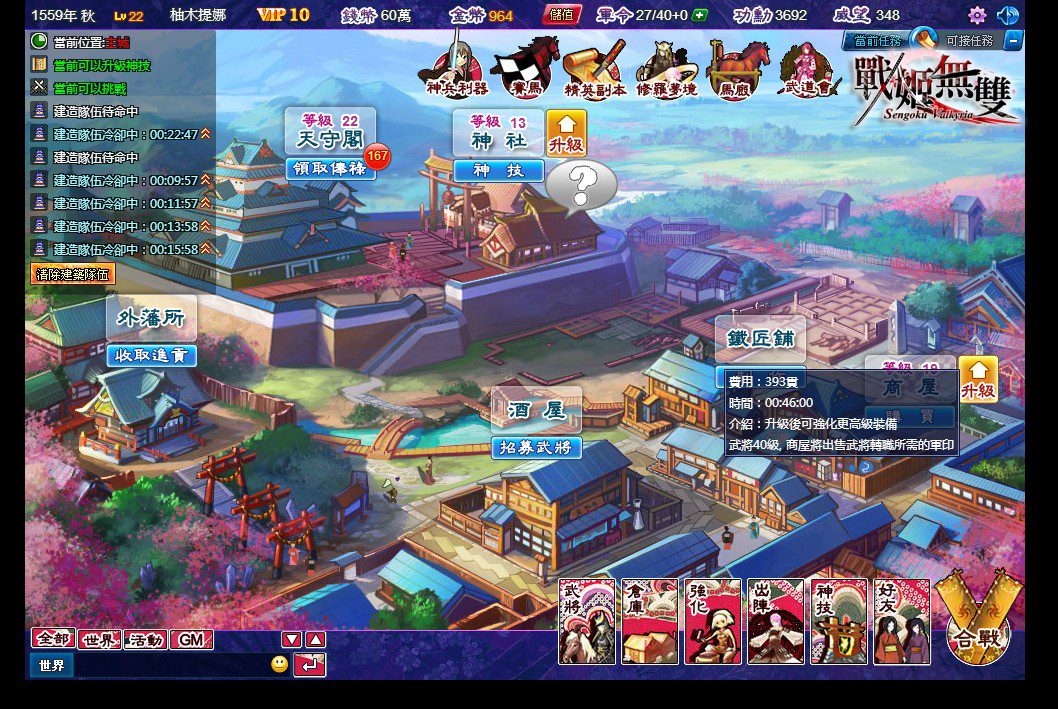Recruit generals via 招募武將 button
The height and width of the screenshot is (709, 1058).
click(x=536, y=447)
